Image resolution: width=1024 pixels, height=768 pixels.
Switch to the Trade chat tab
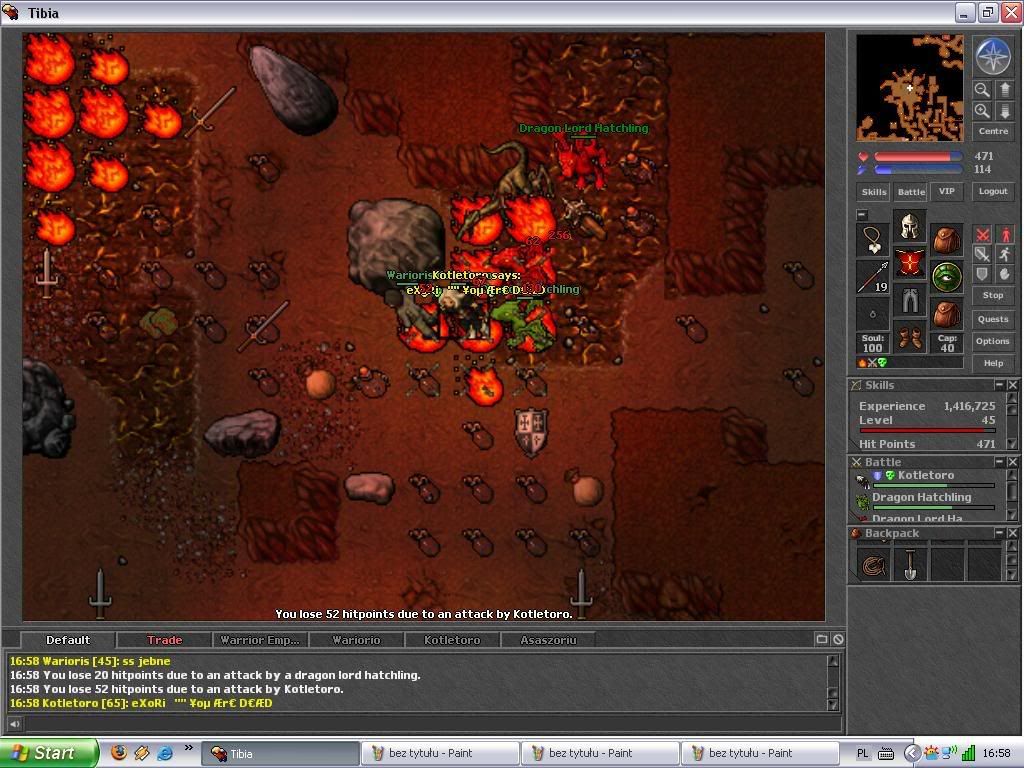pyautogui.click(x=165, y=640)
